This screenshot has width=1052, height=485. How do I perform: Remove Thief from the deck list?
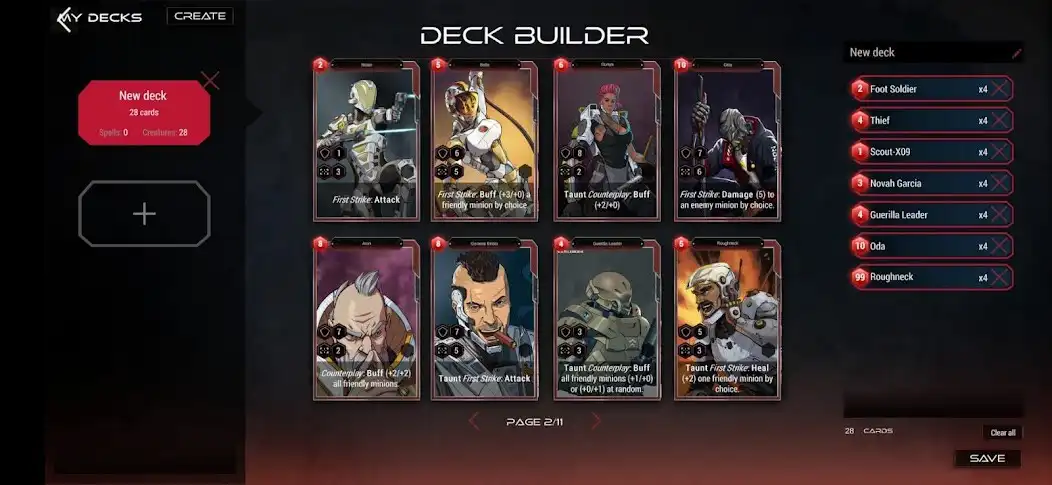coord(999,121)
